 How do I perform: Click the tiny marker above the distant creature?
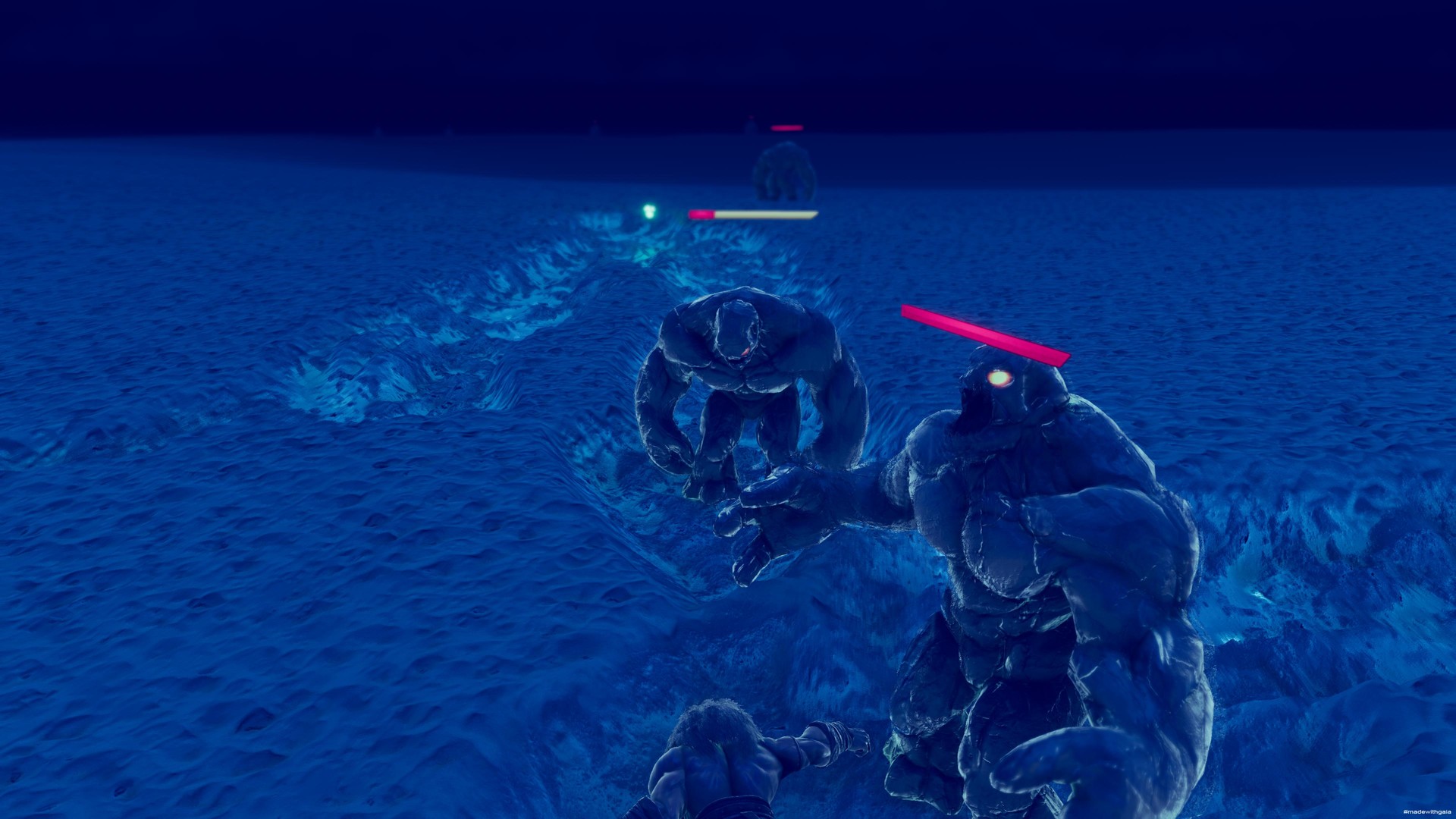pos(752,118)
